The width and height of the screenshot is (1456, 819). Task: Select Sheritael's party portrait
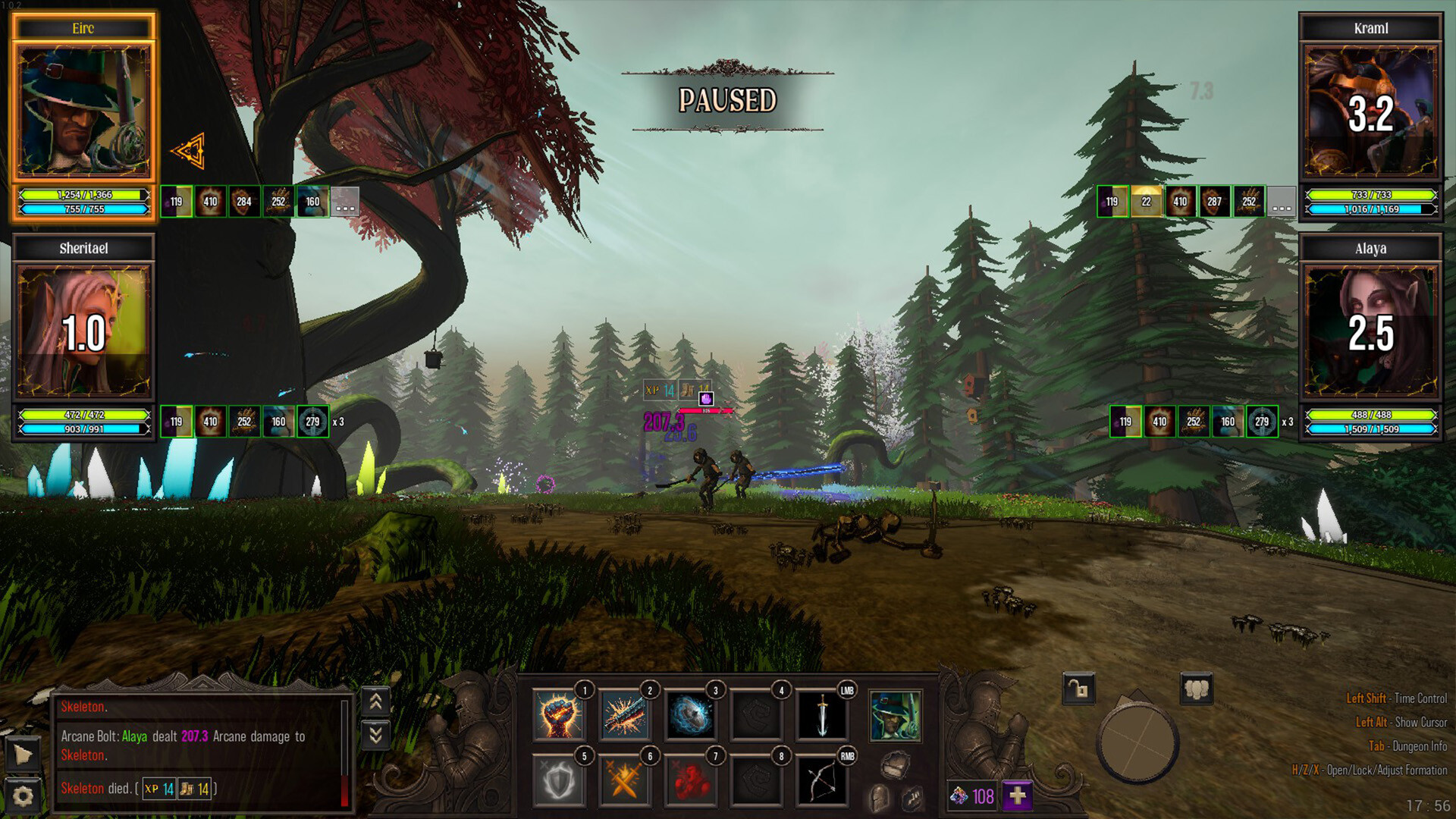pyautogui.click(x=83, y=331)
